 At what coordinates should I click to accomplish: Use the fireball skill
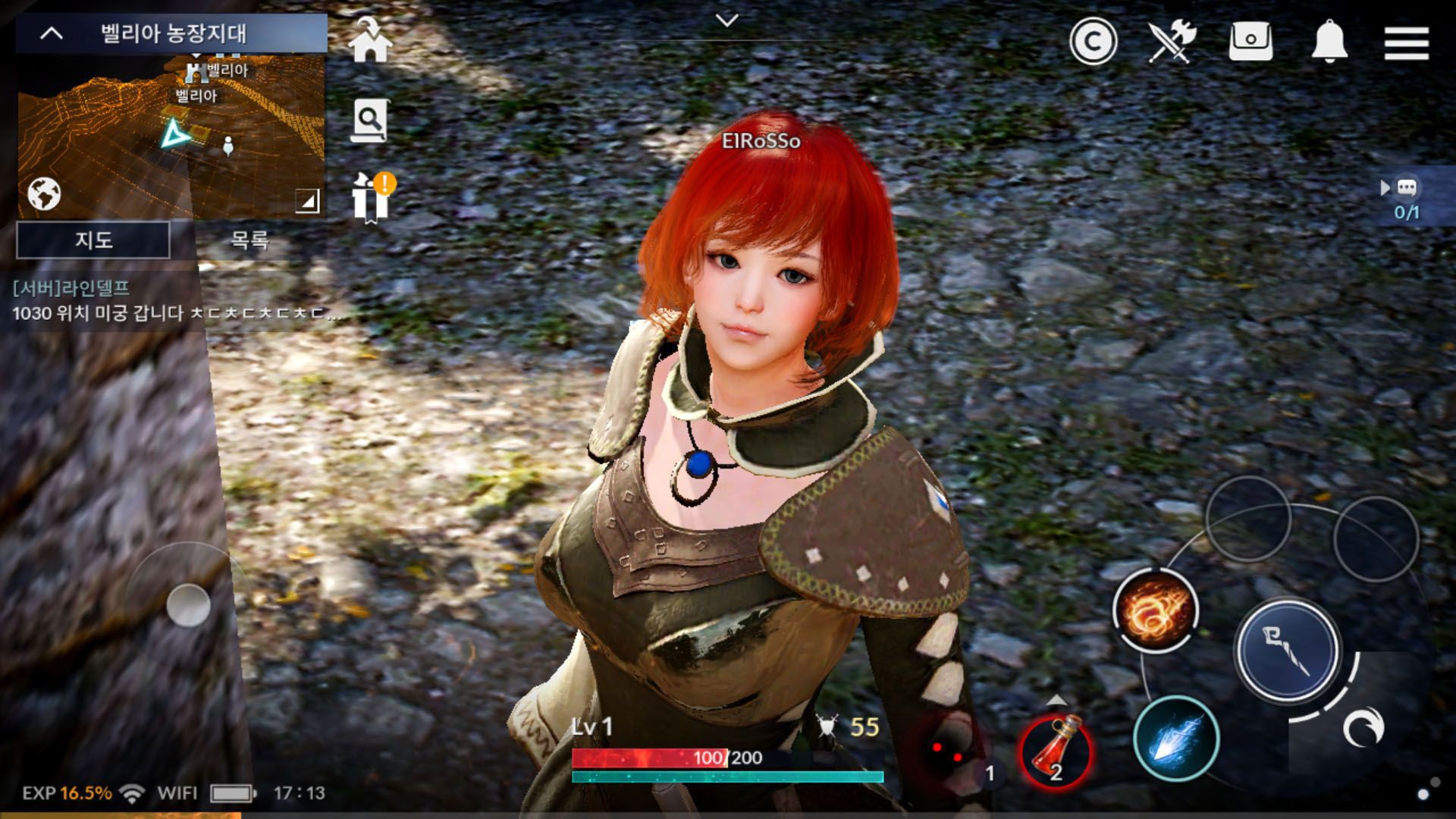[x=1155, y=610]
